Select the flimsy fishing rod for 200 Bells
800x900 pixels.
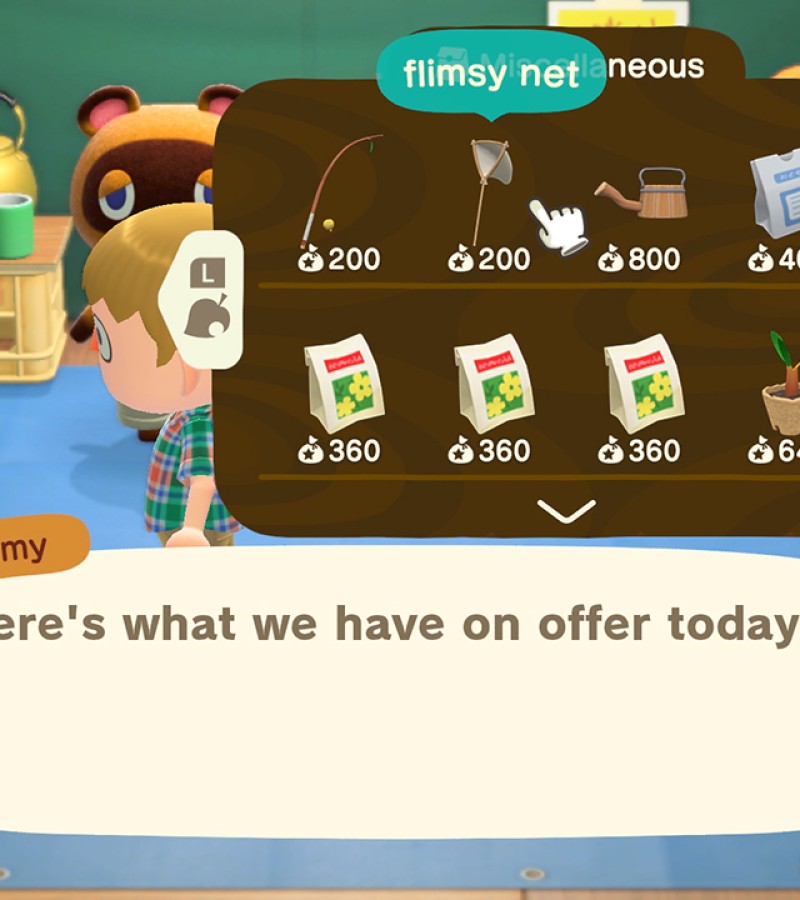click(340, 195)
